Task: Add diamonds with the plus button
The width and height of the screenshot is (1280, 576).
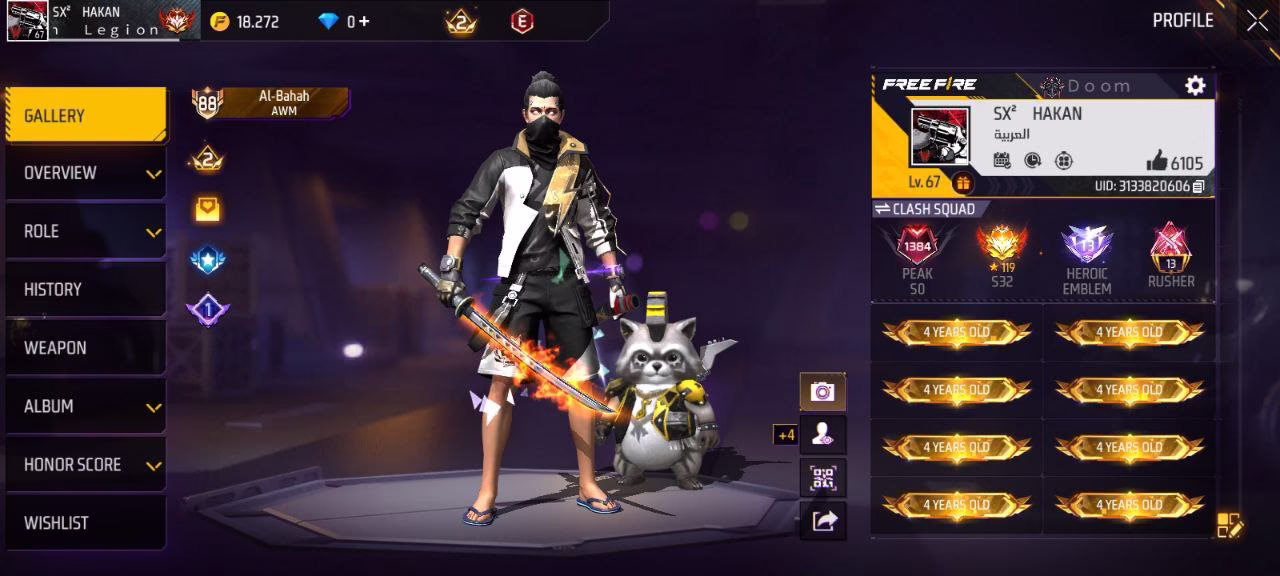Action: point(364,21)
